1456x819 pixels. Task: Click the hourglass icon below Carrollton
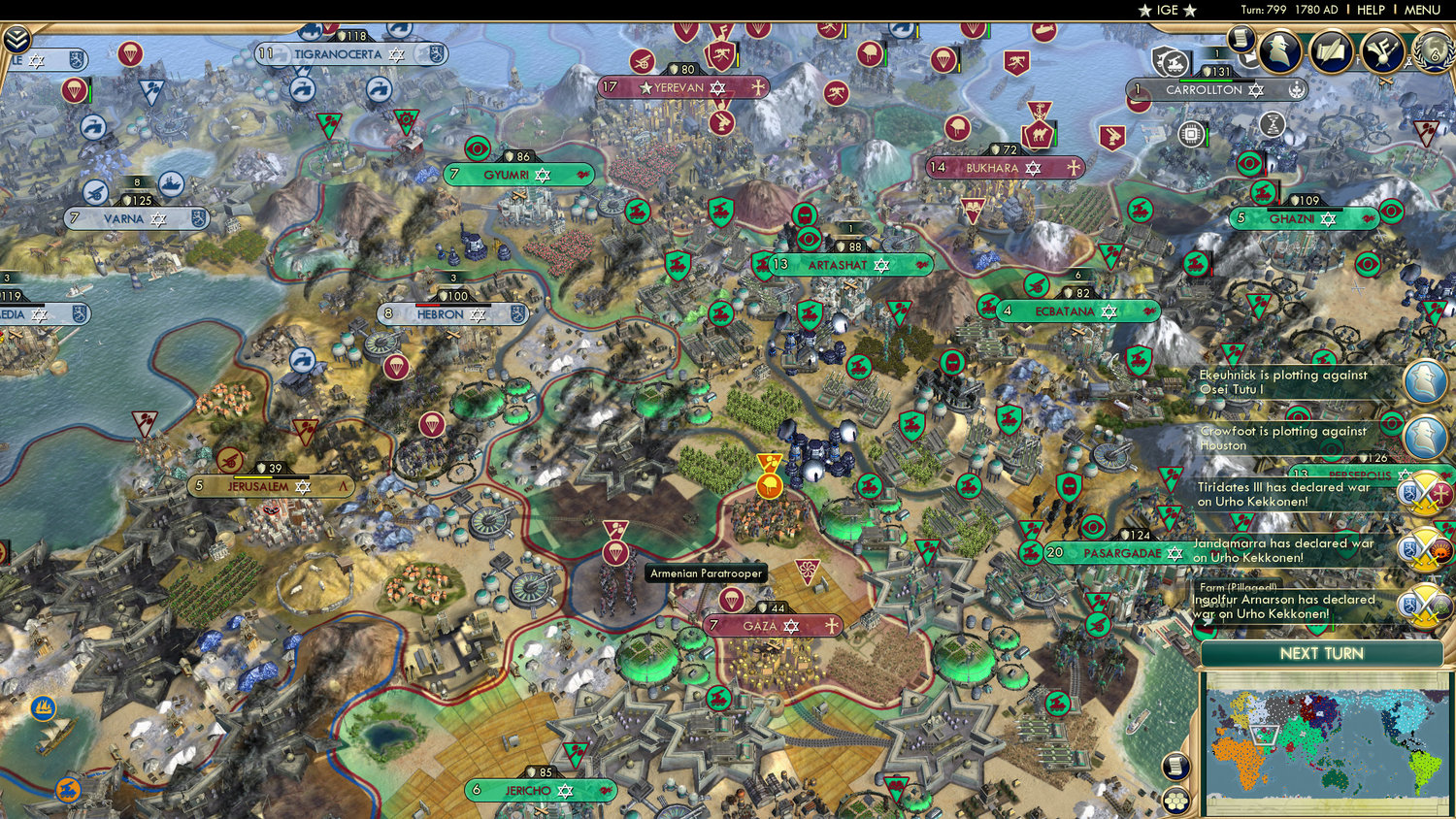tap(1272, 126)
